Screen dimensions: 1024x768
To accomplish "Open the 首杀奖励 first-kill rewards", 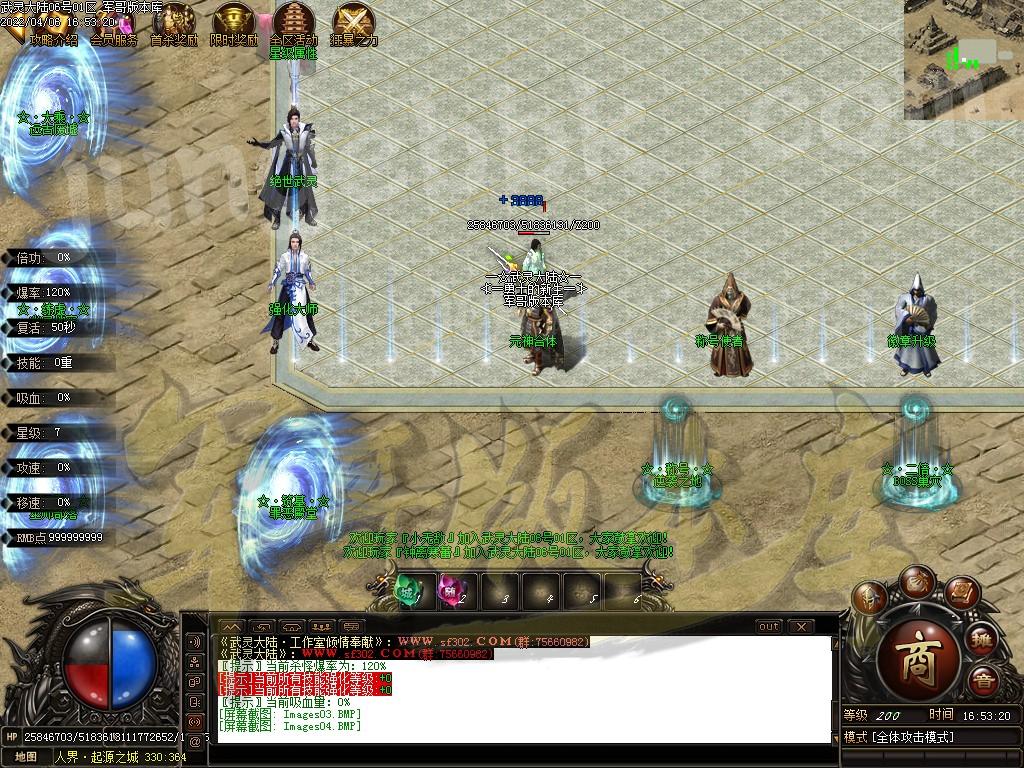I will pos(174,23).
